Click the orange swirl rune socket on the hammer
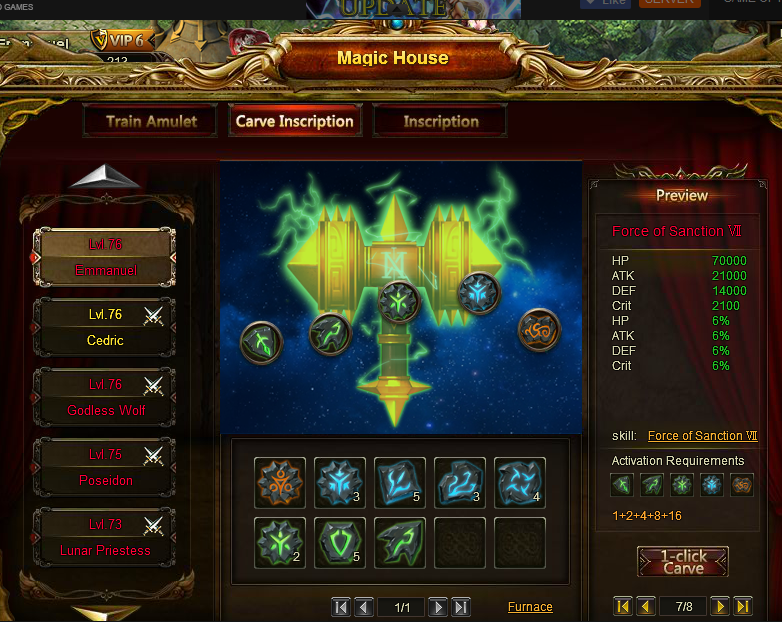 click(539, 329)
